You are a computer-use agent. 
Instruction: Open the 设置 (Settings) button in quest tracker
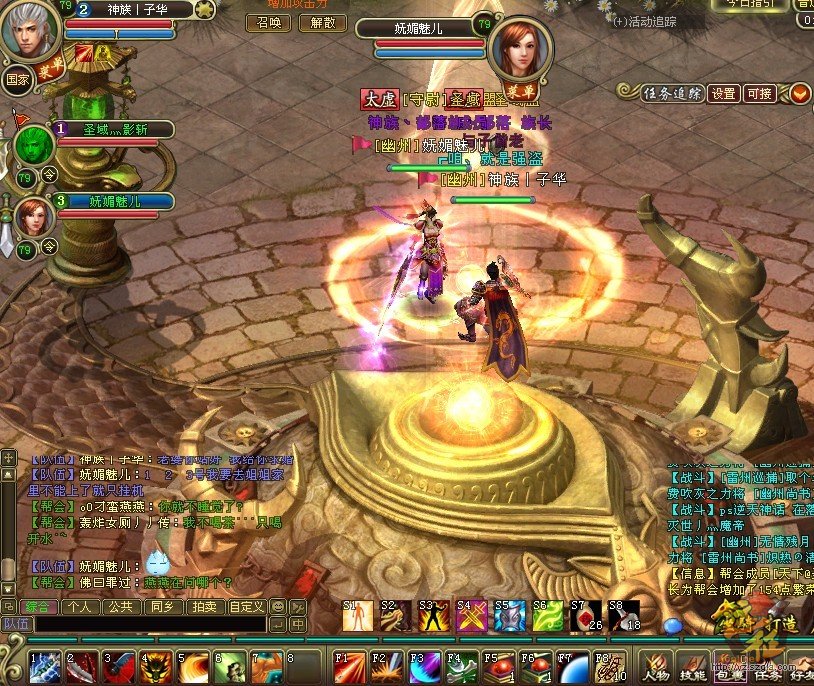tap(723, 93)
